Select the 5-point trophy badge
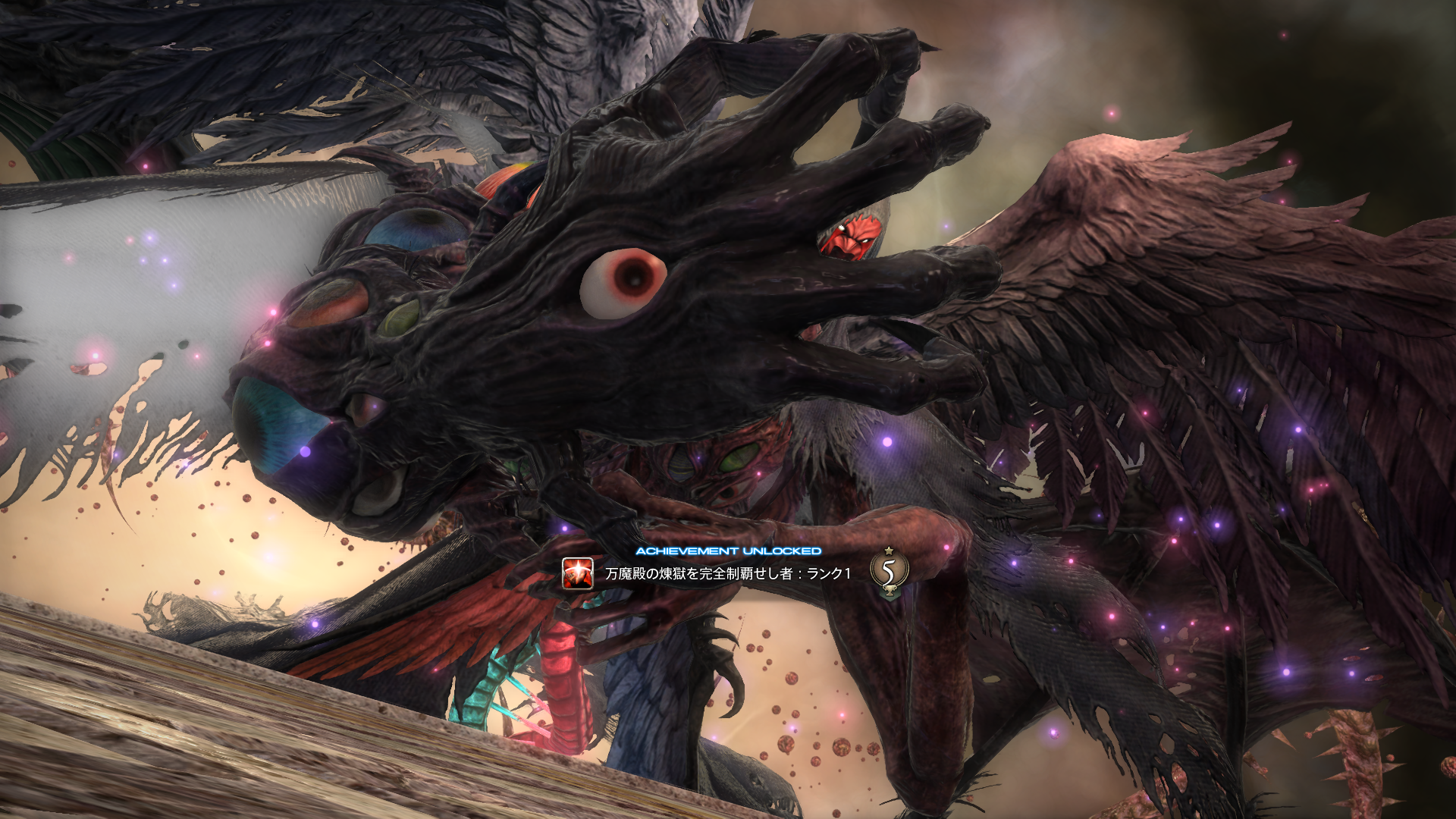 click(888, 573)
